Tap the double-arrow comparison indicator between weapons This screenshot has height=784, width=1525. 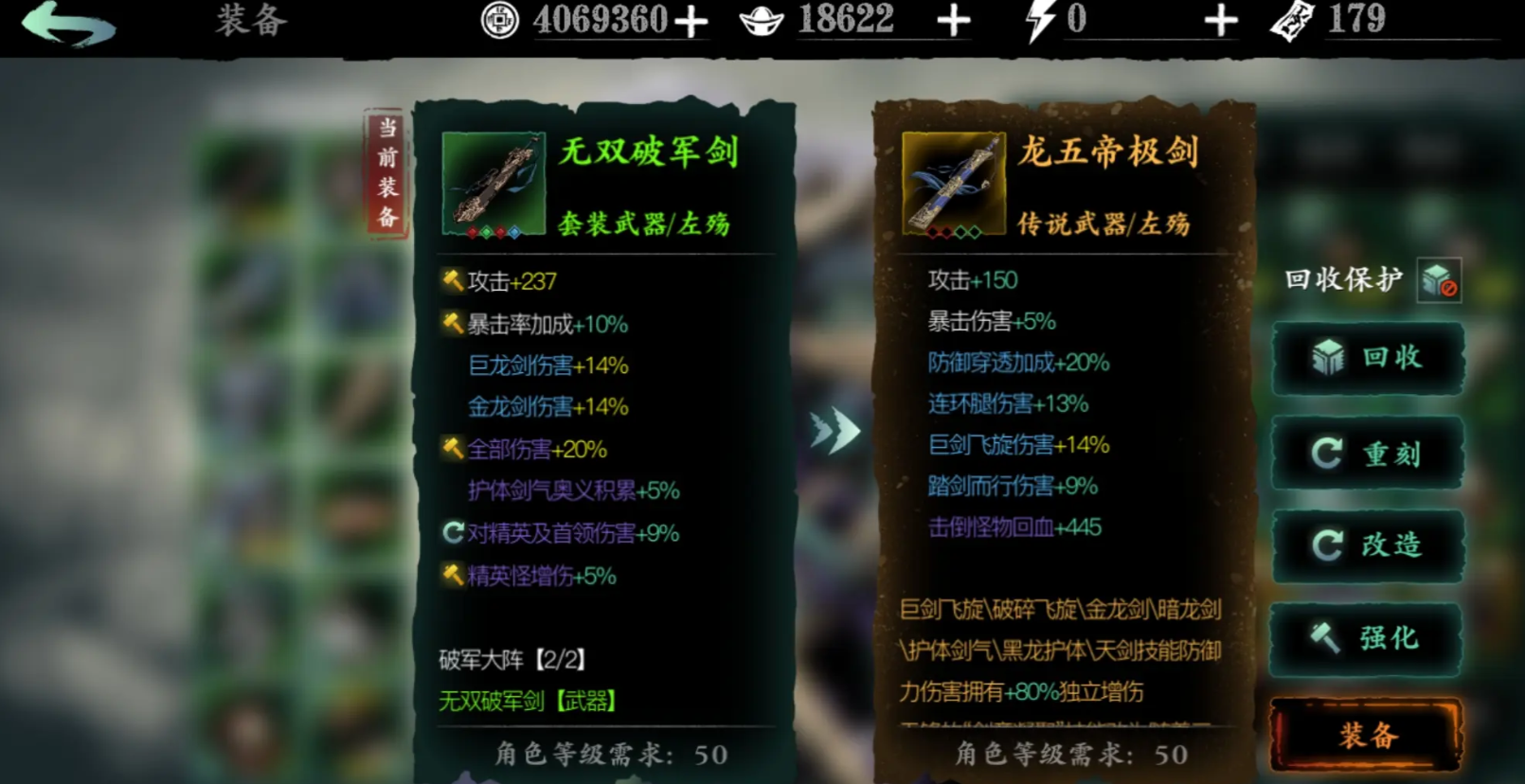pyautogui.click(x=834, y=431)
